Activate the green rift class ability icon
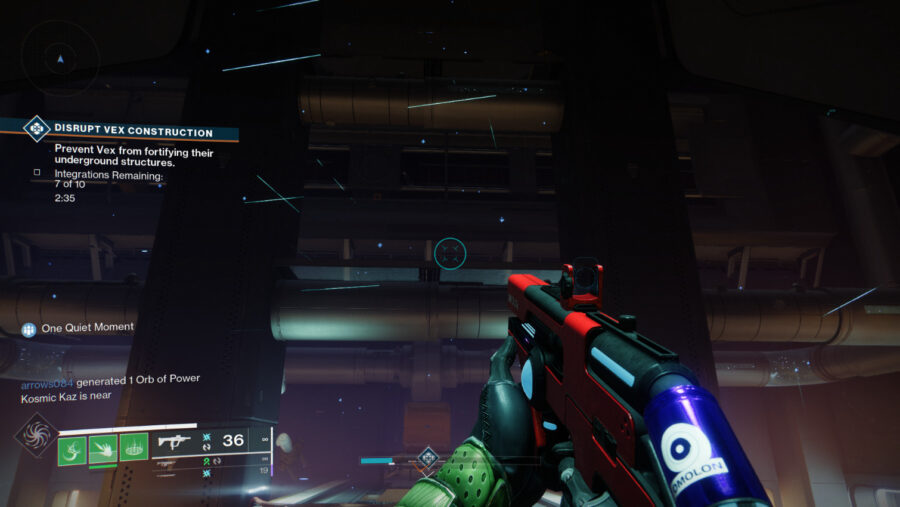This screenshot has height=507, width=900. [134, 447]
